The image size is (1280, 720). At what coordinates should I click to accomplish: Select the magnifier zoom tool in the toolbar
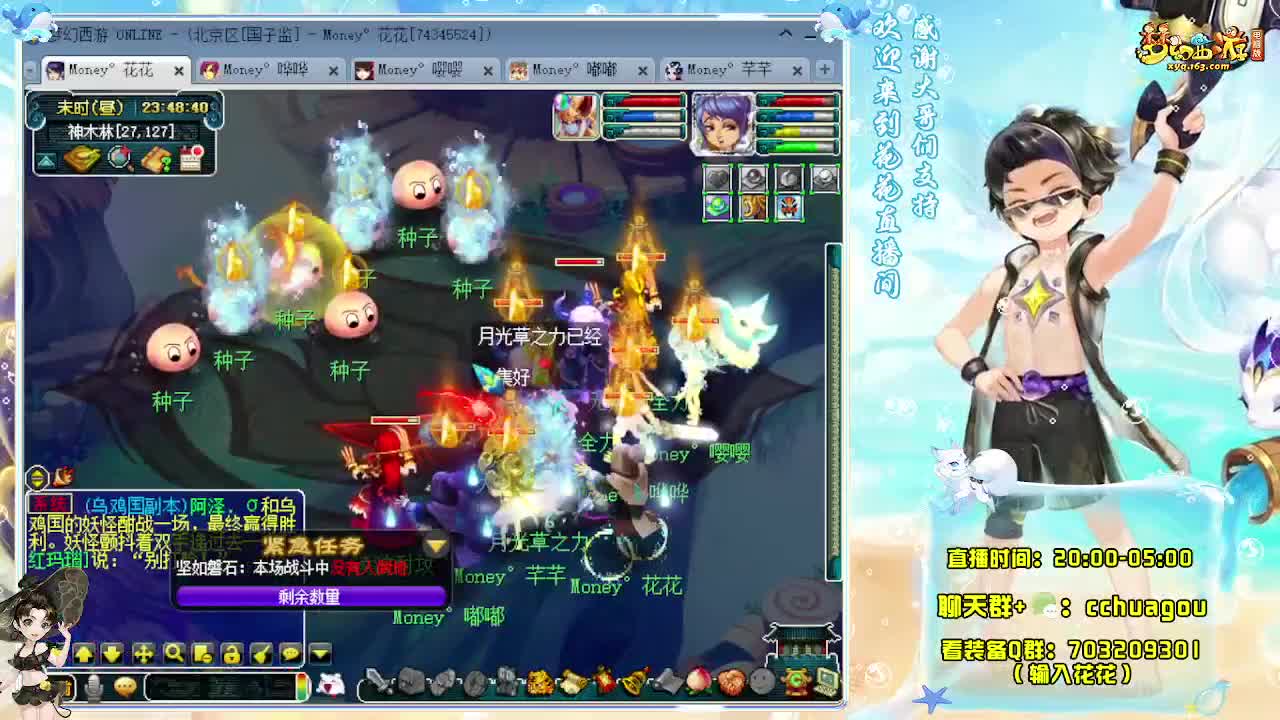pos(174,653)
